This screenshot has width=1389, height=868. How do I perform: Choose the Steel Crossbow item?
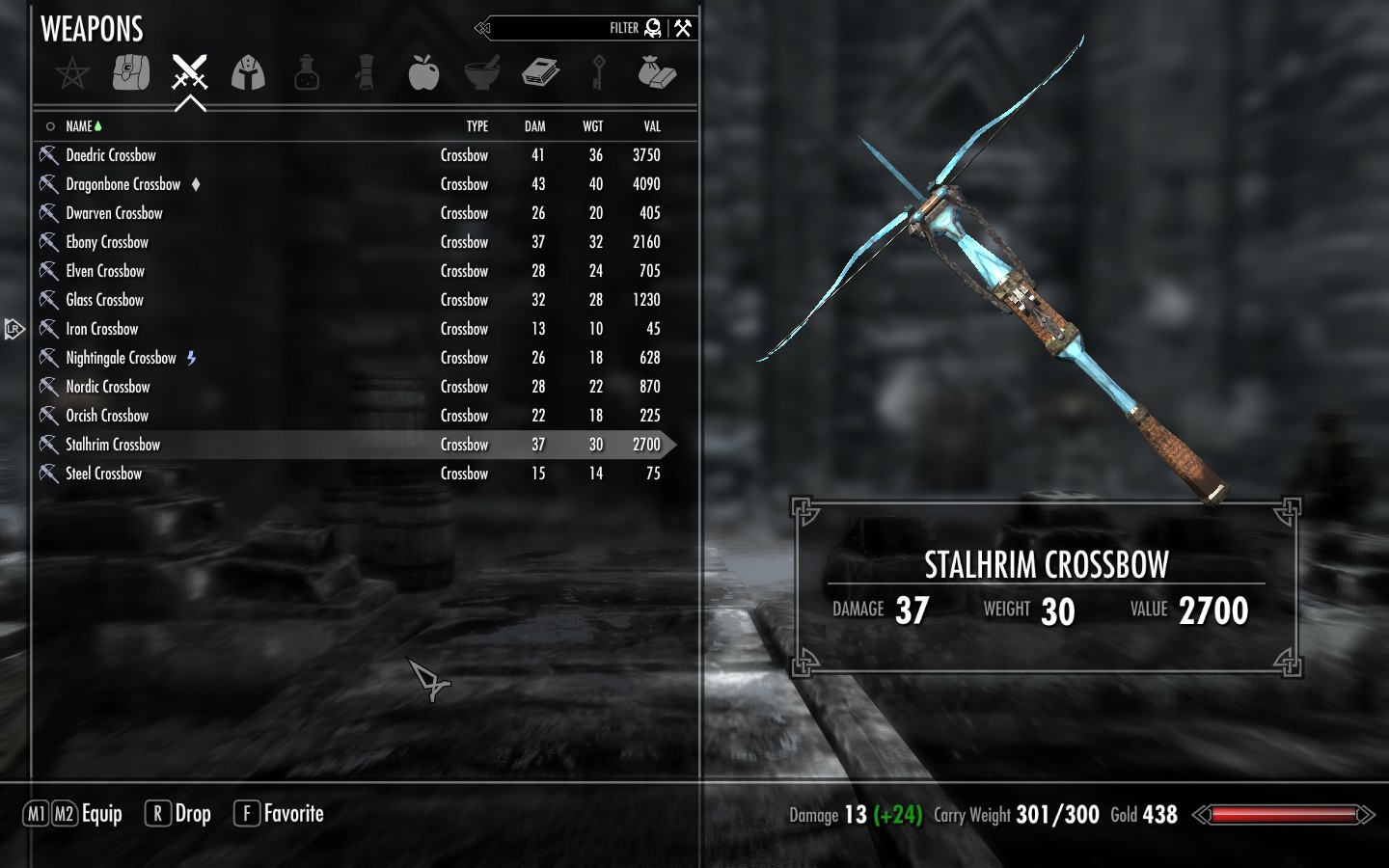point(103,474)
